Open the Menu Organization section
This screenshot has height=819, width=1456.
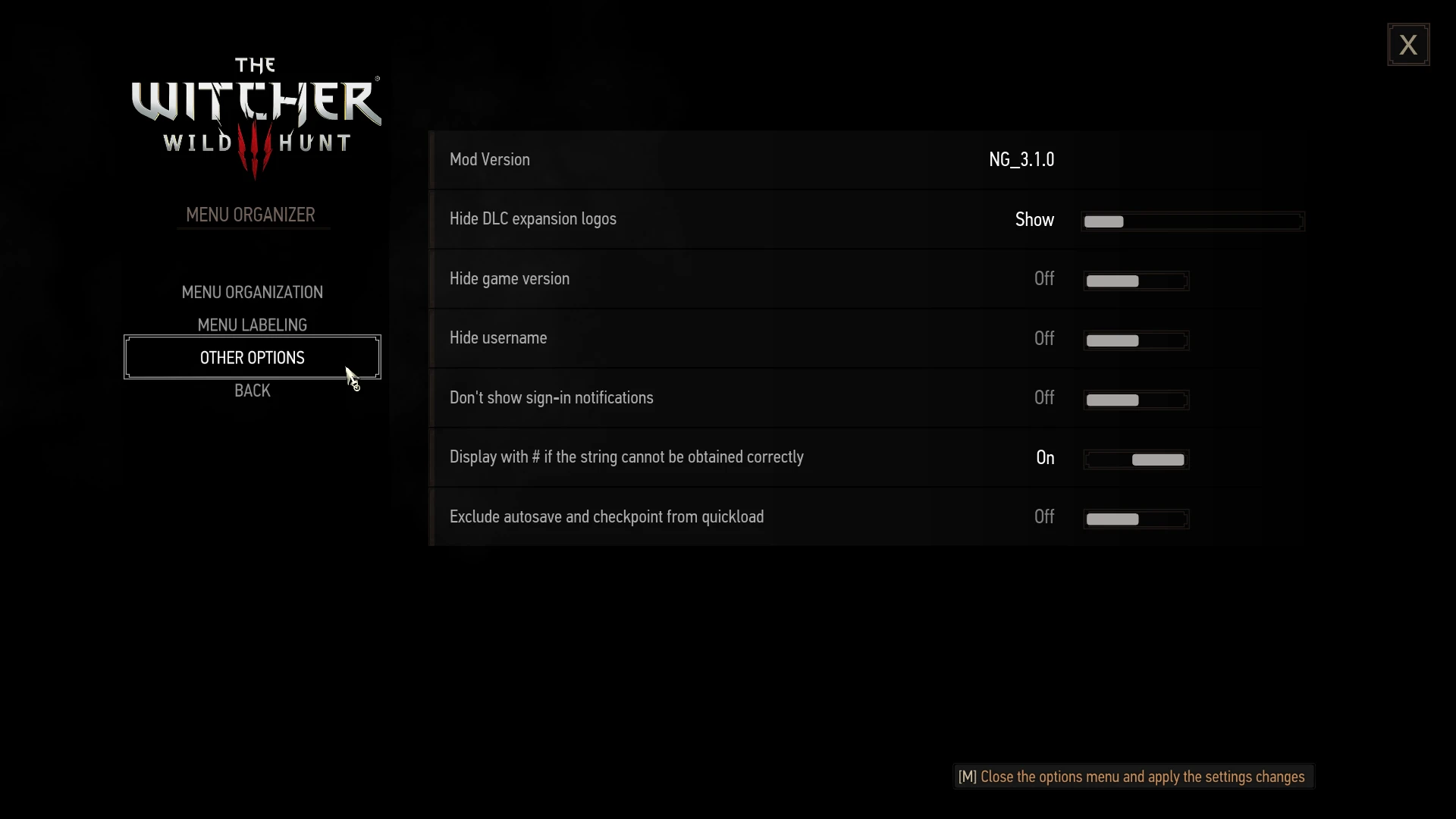coord(252,291)
